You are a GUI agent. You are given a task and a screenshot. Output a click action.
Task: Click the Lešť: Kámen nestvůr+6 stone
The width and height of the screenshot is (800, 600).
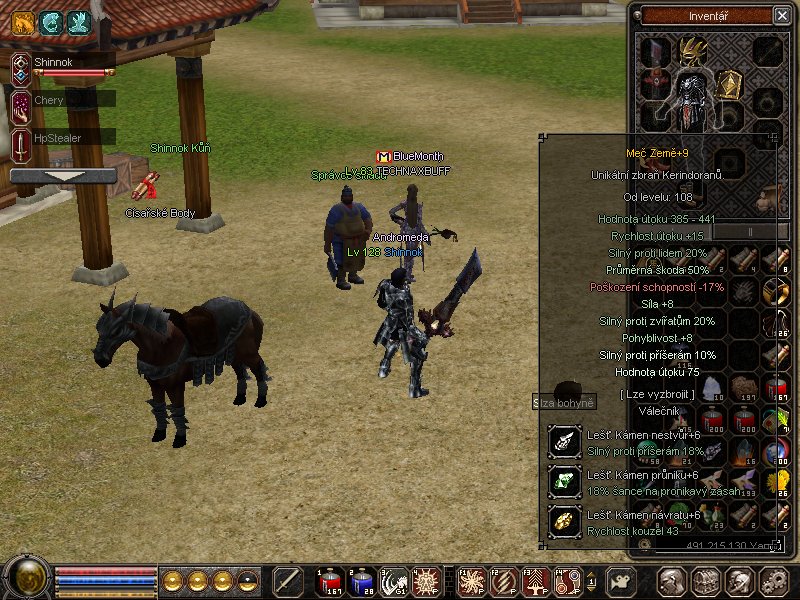pyautogui.click(x=565, y=442)
